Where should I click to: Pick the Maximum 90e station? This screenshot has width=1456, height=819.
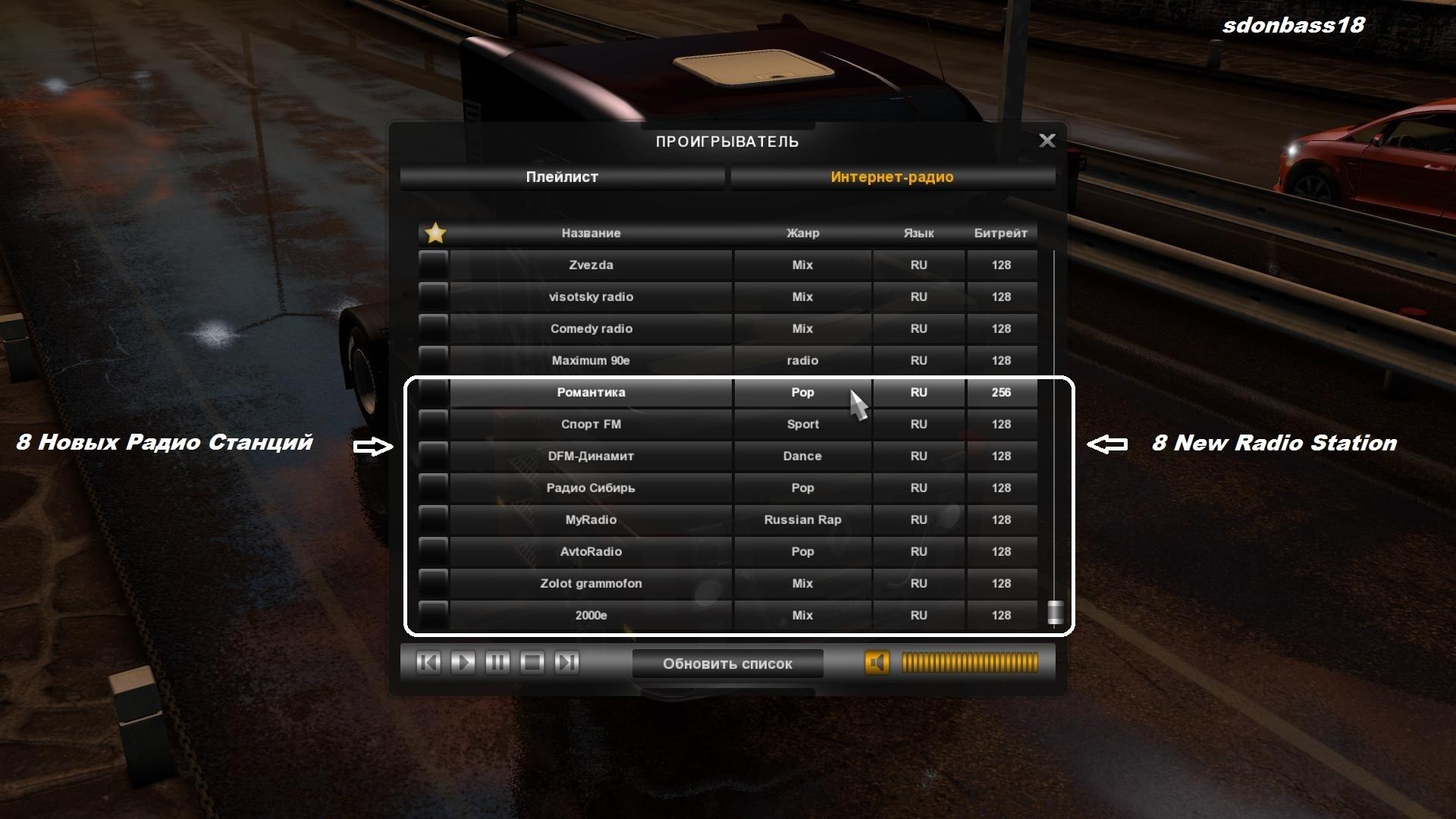coord(591,361)
